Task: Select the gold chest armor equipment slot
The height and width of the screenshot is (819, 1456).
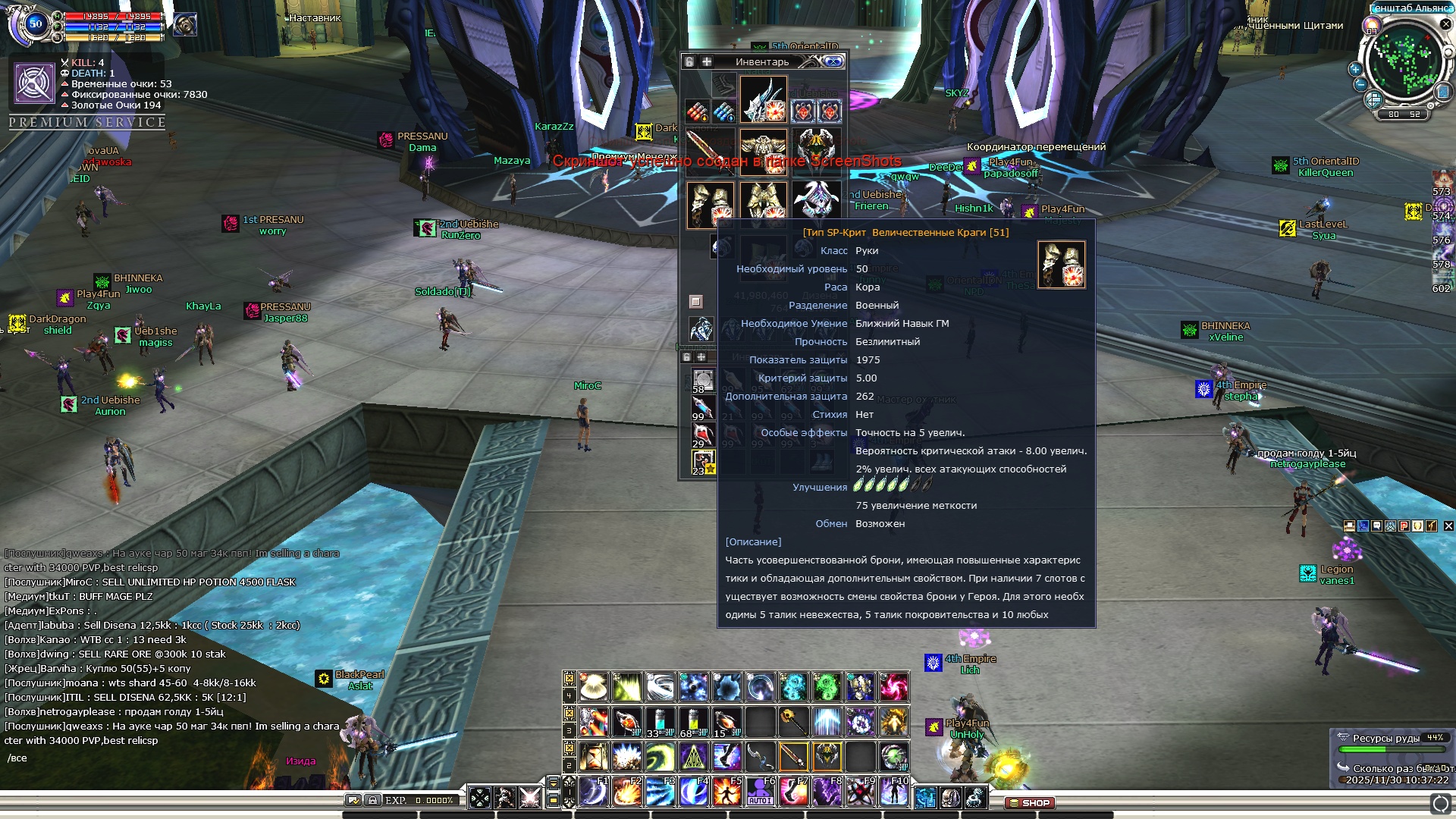Action: click(x=763, y=152)
